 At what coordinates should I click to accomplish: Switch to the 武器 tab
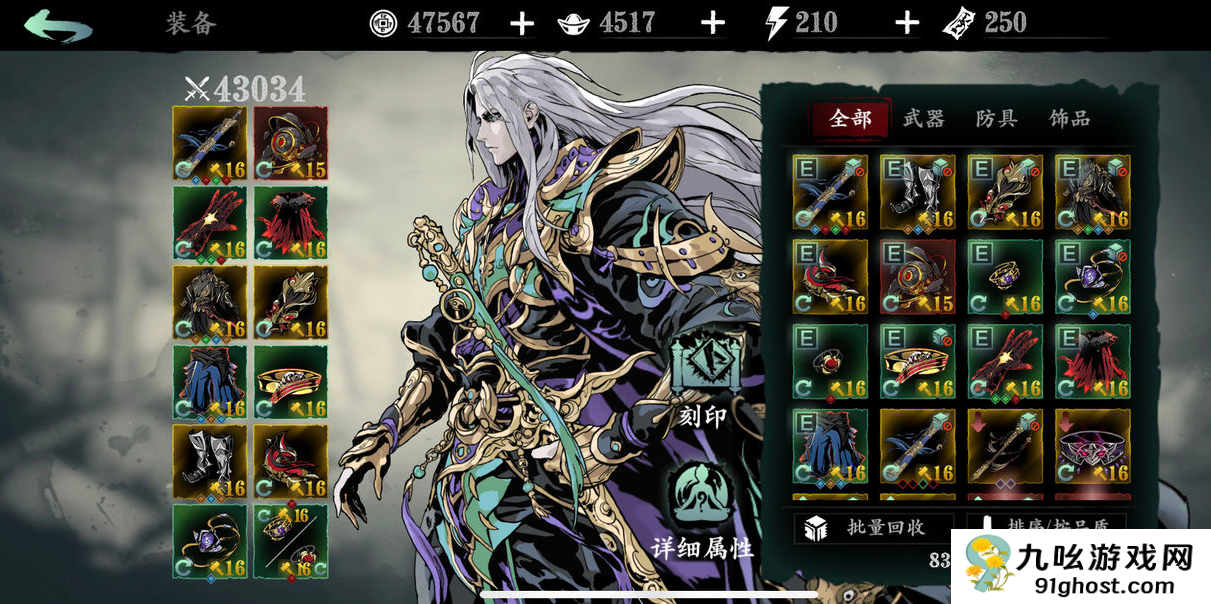coord(923,119)
